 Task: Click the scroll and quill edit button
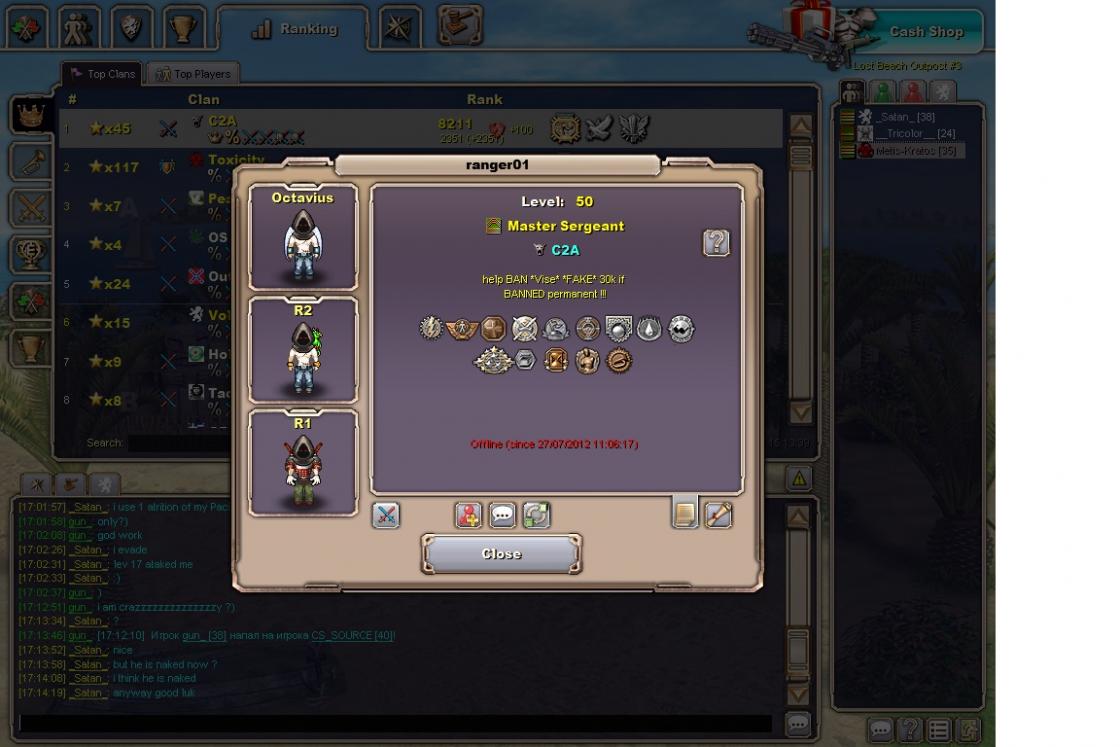pyautogui.click(x=718, y=514)
